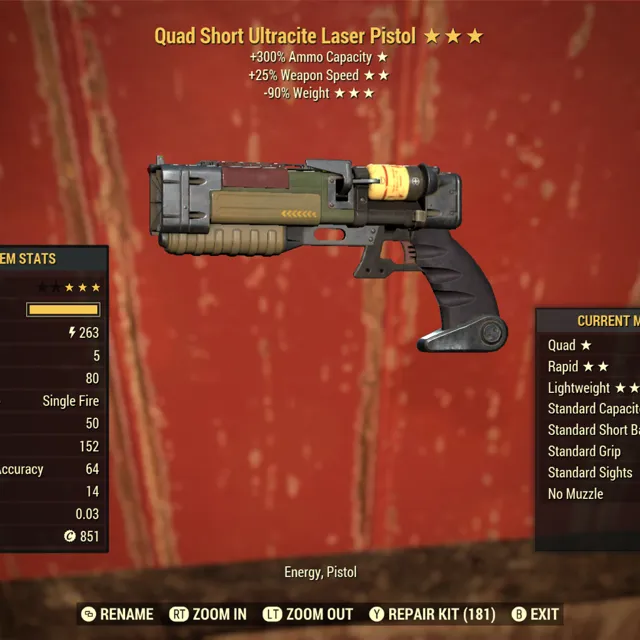Click the Zoom In control
Screen dimensions: 640x640
click(208, 614)
